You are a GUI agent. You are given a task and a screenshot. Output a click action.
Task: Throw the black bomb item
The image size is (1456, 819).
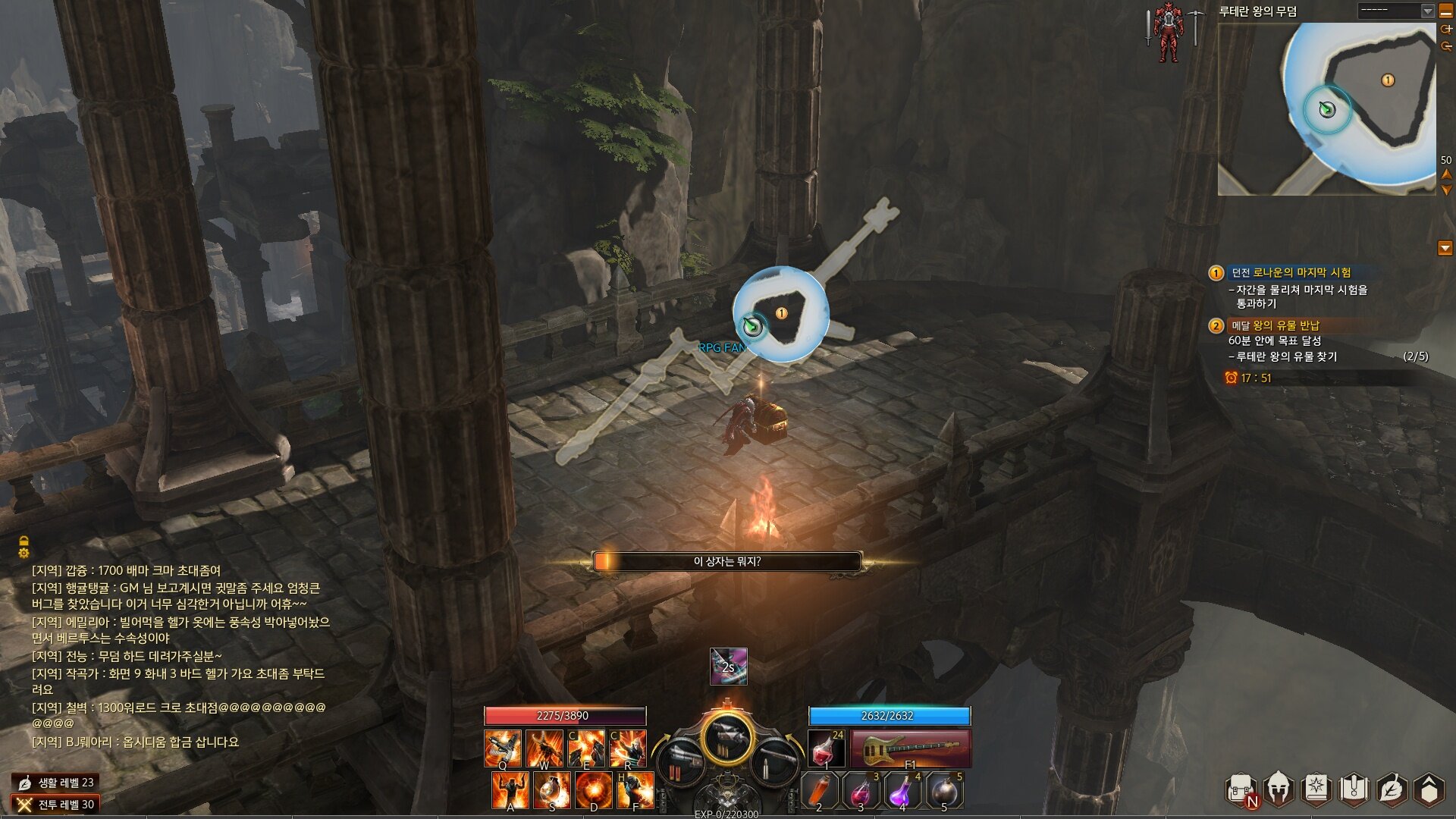coord(944,791)
